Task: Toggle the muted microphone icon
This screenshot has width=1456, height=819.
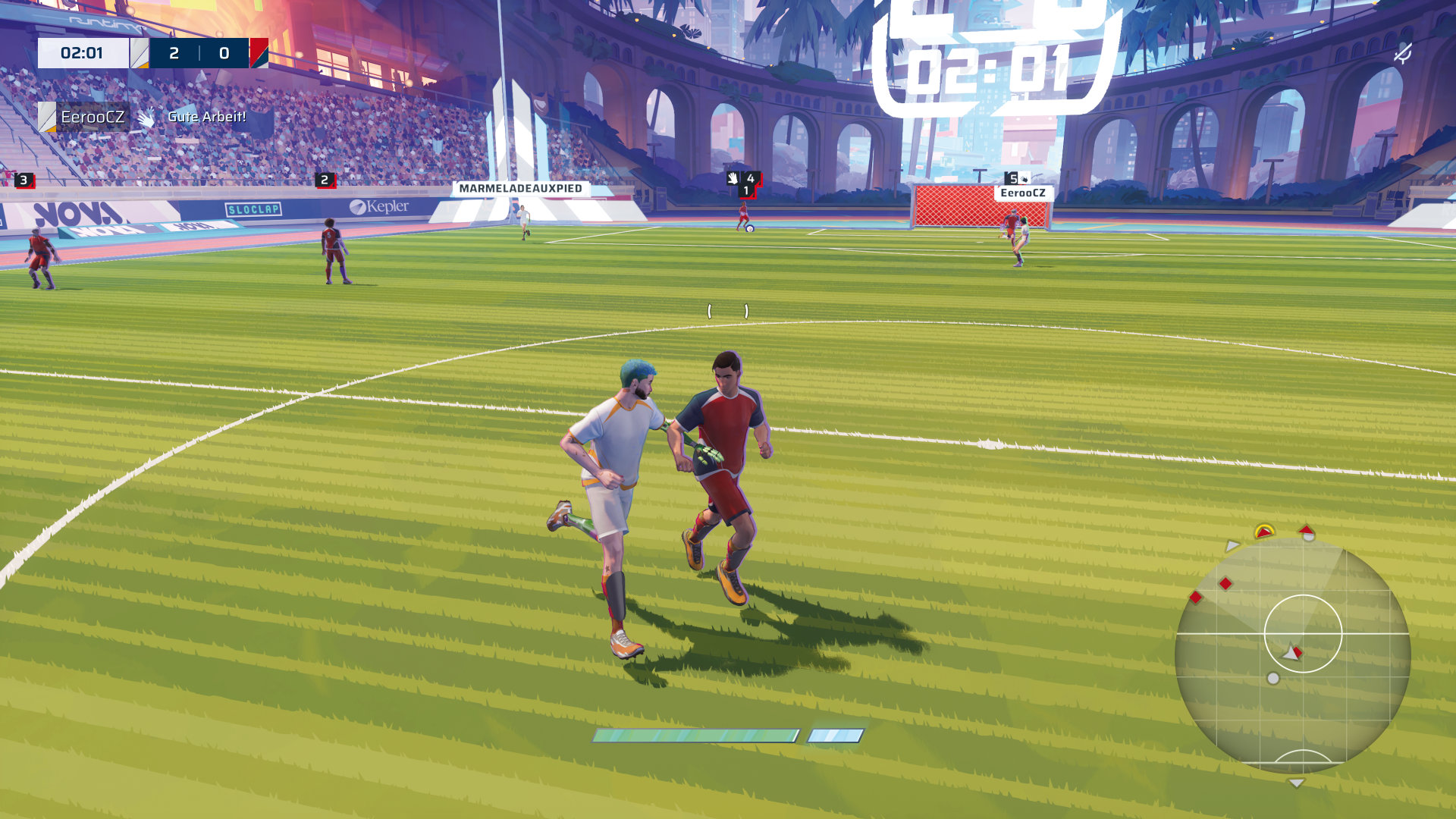Action: pos(1403,53)
